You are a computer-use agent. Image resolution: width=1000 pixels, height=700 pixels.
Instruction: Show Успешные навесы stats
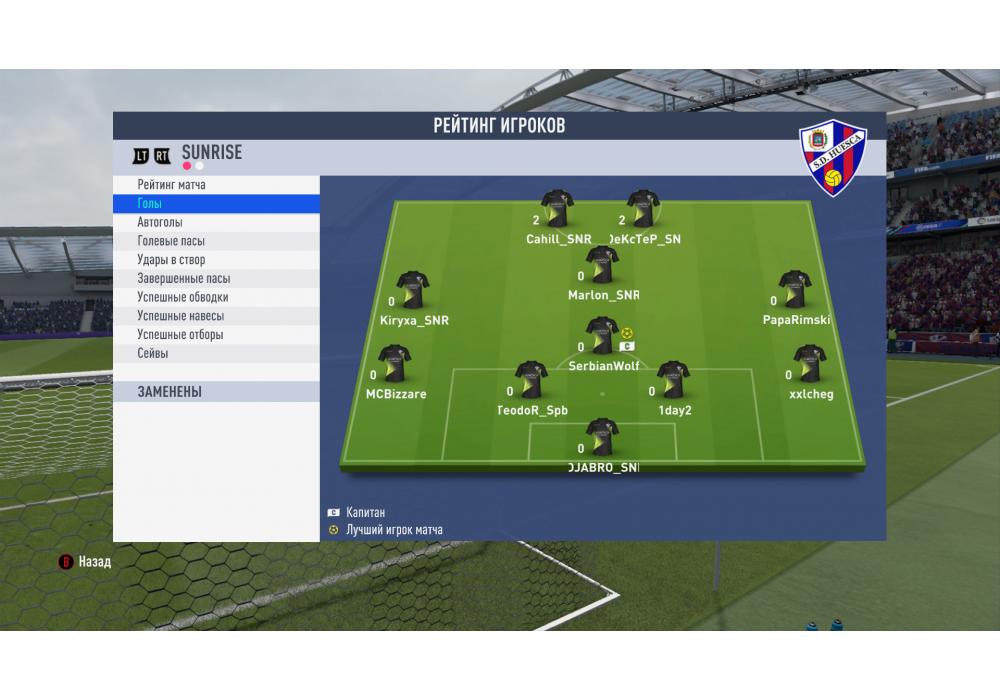(x=181, y=316)
